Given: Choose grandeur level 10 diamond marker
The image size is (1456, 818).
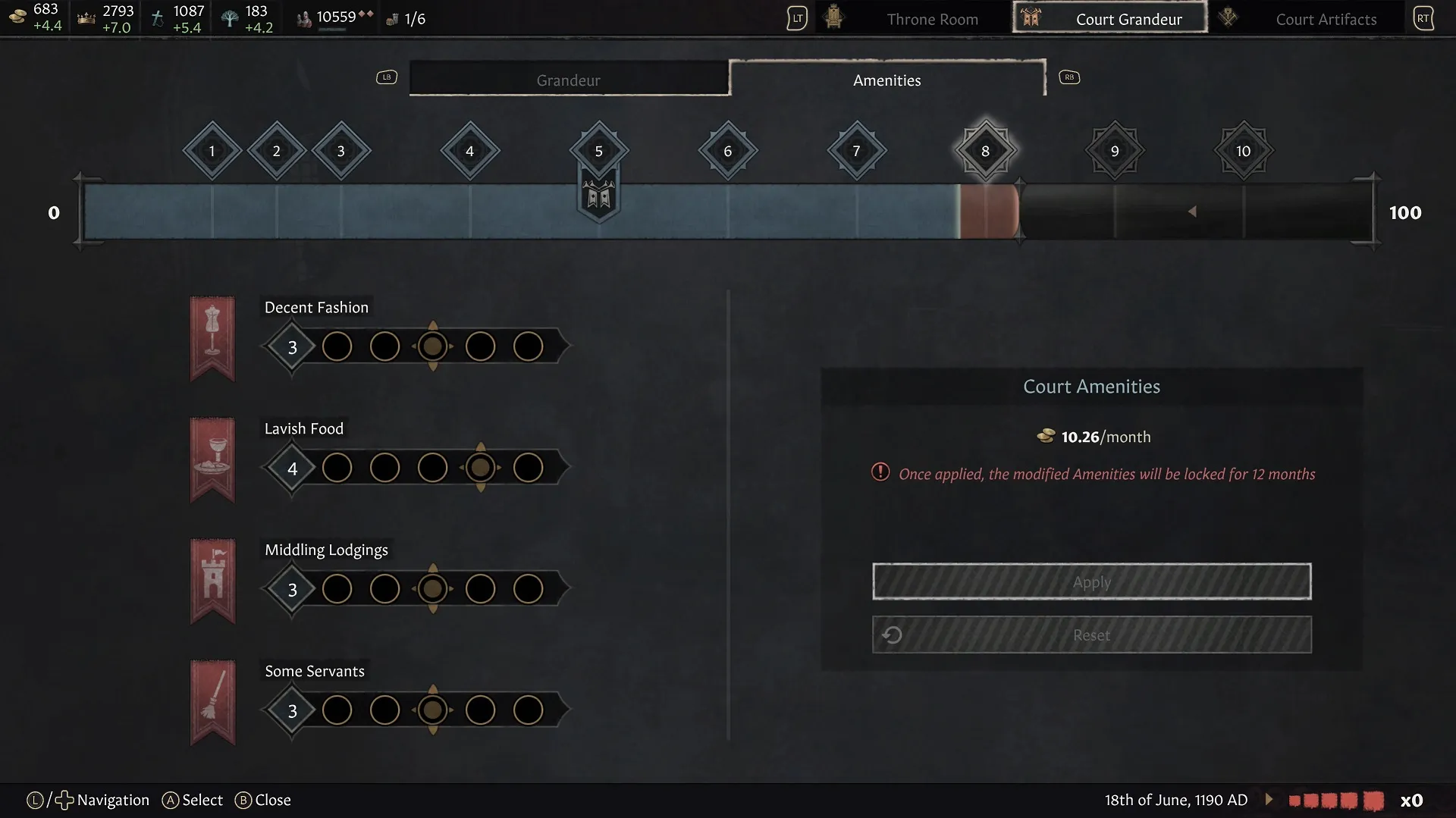Looking at the screenshot, I should tap(1243, 151).
